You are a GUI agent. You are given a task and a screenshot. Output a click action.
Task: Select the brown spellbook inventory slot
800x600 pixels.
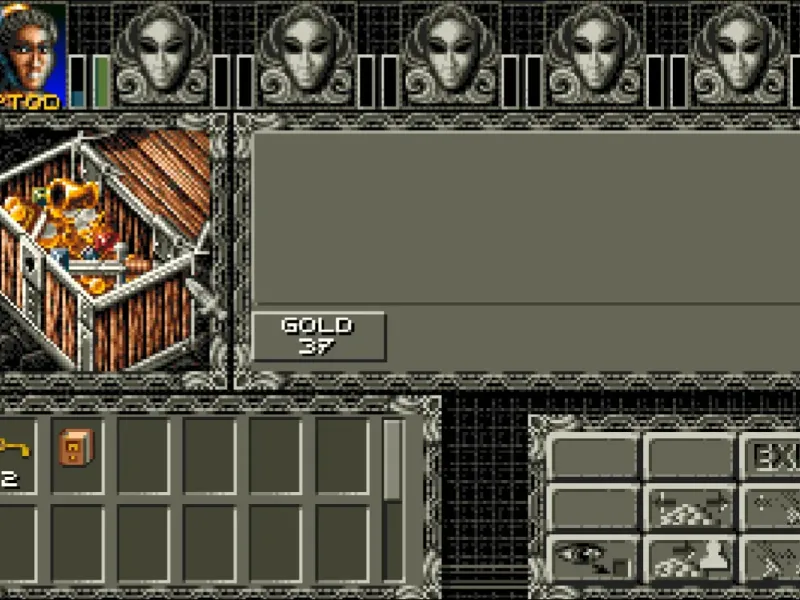[76, 450]
